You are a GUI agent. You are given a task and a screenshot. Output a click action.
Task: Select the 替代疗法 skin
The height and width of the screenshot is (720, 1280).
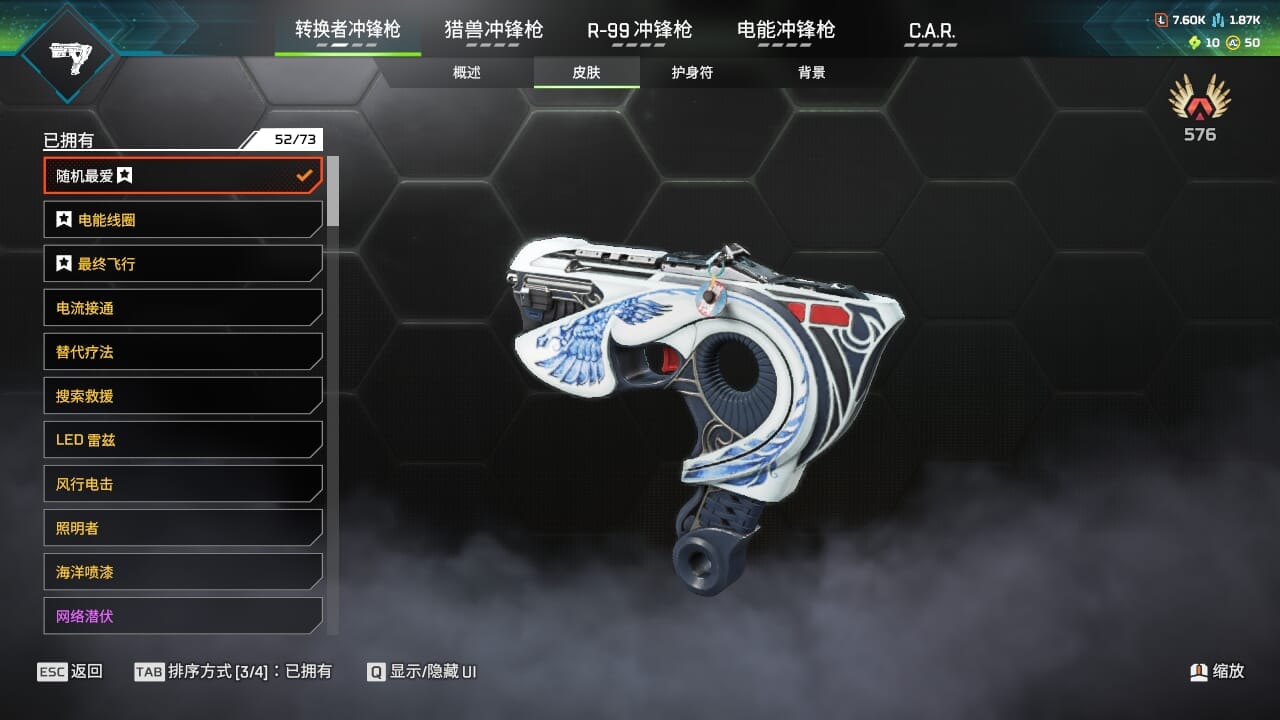[182, 352]
